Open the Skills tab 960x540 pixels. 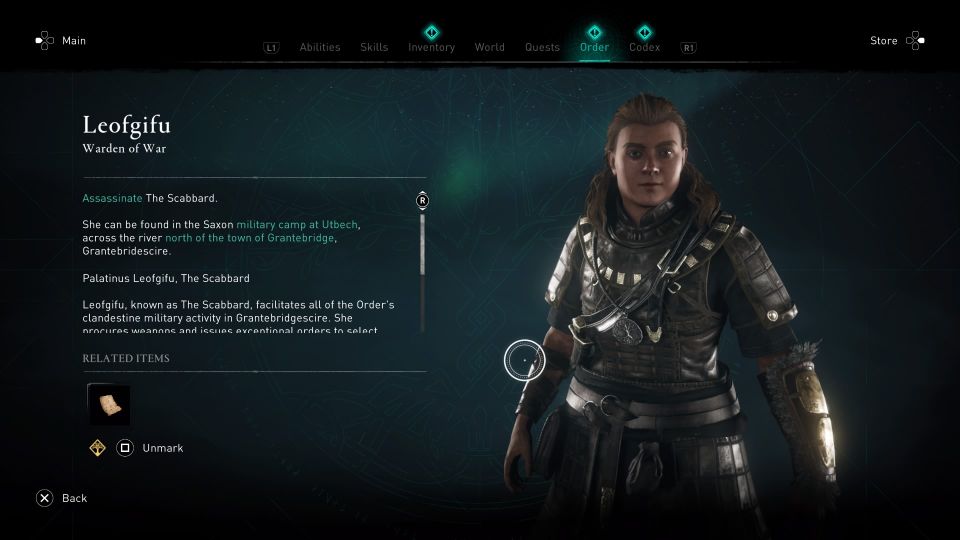tap(374, 47)
